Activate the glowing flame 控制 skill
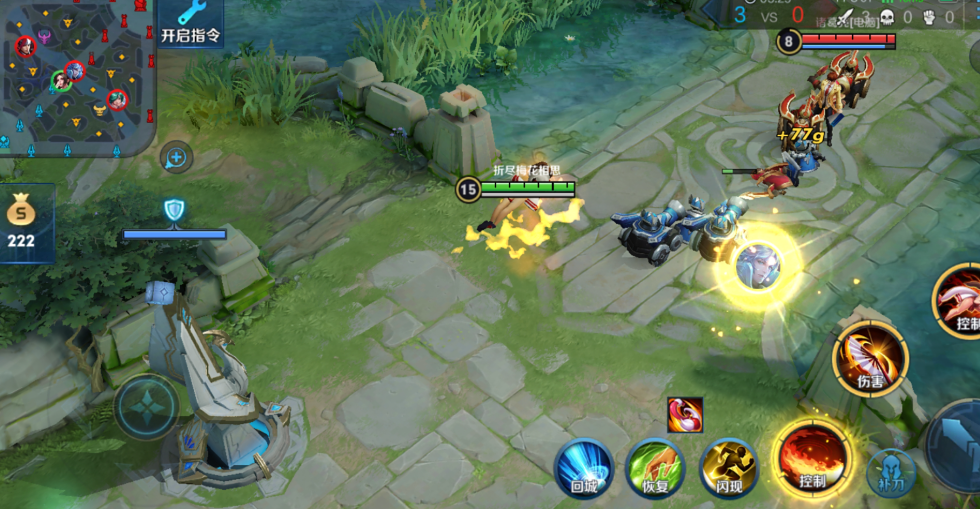This screenshot has height=509, width=980. coord(811,459)
